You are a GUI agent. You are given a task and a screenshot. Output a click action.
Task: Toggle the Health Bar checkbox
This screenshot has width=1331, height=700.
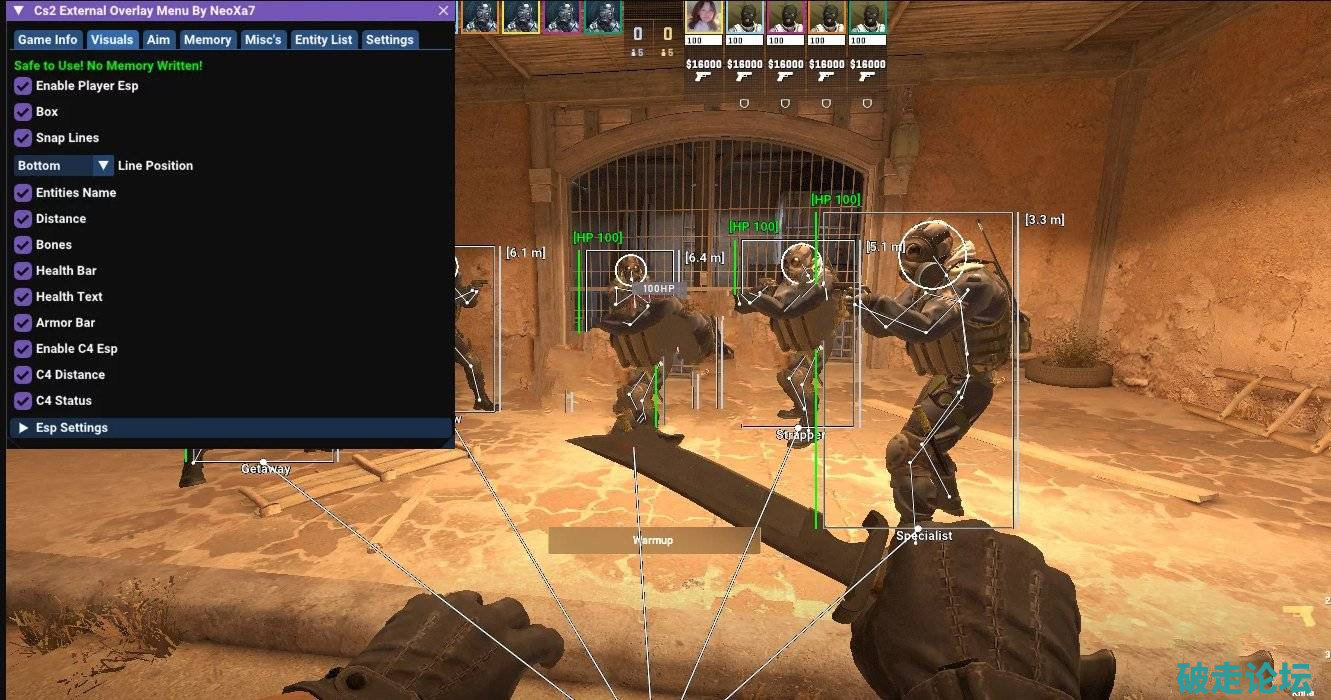[23, 271]
